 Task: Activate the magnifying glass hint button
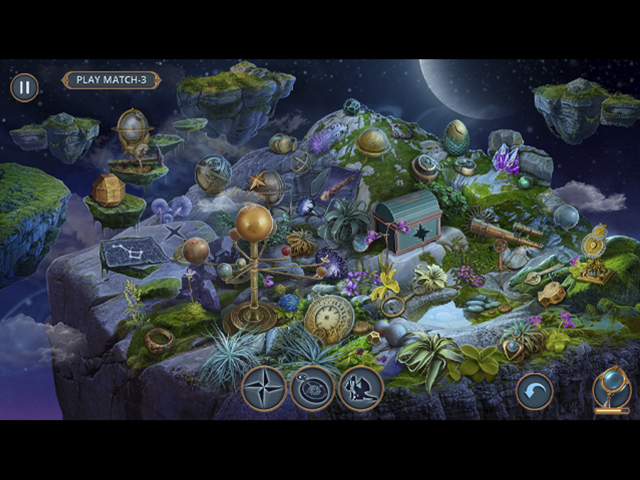pyautogui.click(x=611, y=389)
